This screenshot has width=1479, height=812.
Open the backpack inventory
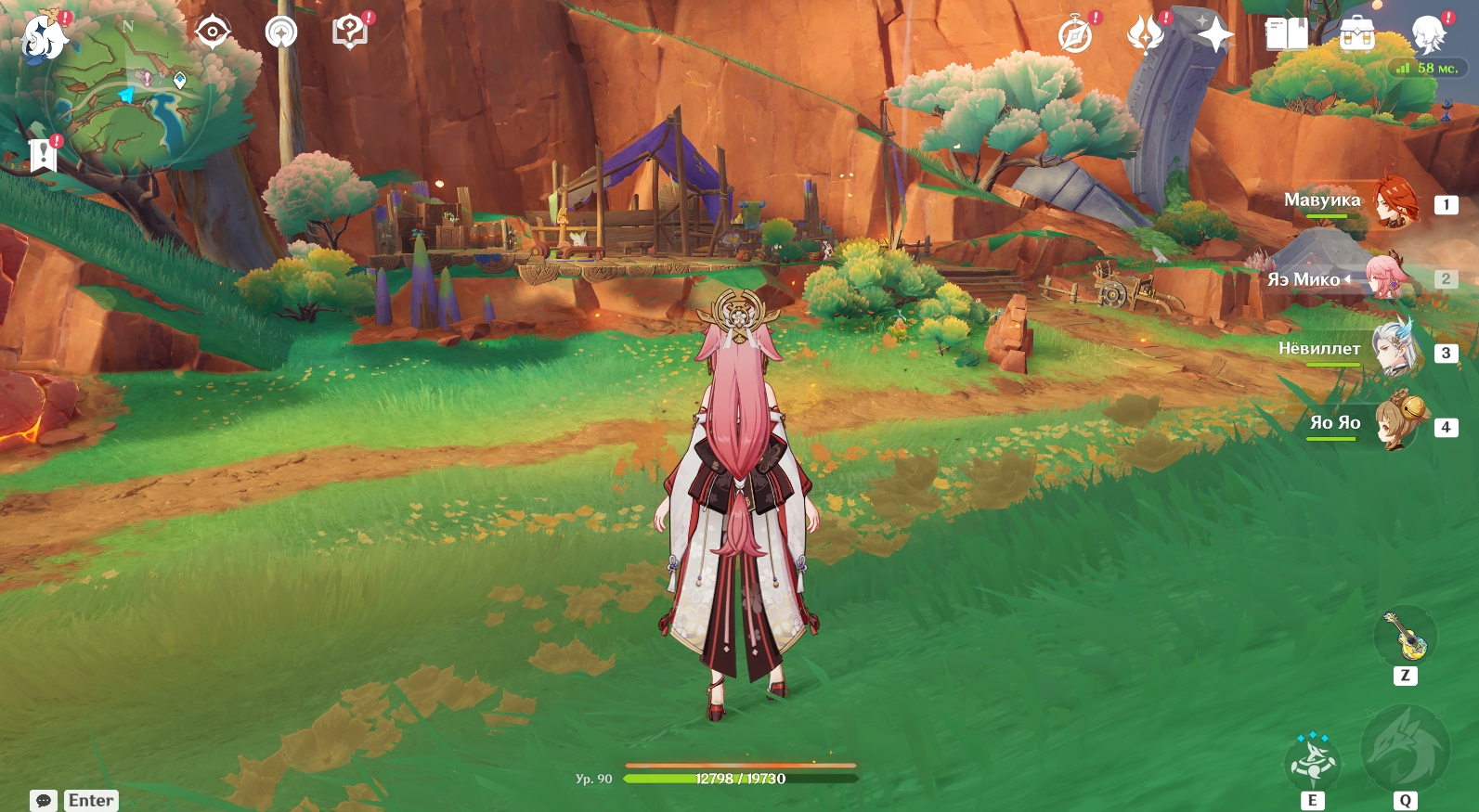click(1356, 36)
